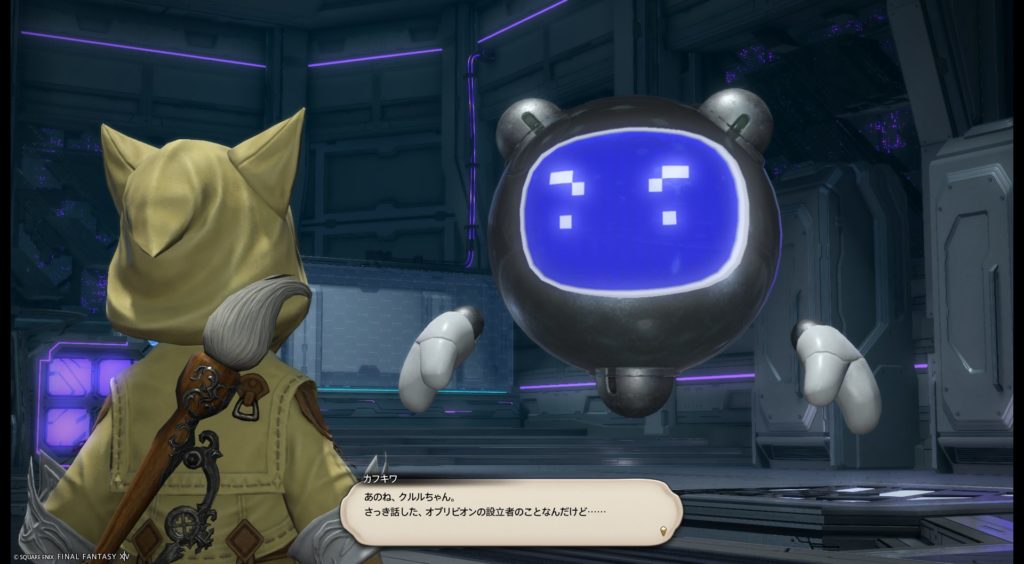Viewport: 1024px width, 564px height.
Task: Click the gold advance marker in dialogue box
Action: click(664, 528)
